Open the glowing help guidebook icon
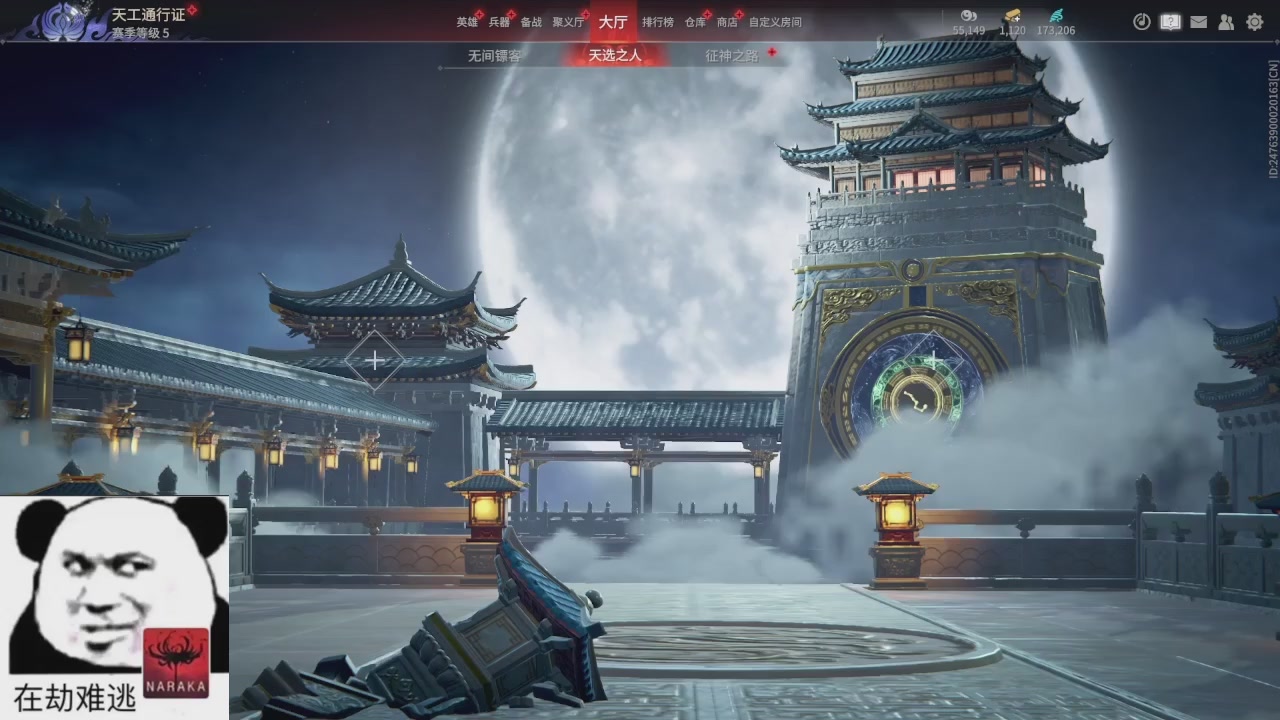1280x720 pixels. pyautogui.click(x=1169, y=20)
